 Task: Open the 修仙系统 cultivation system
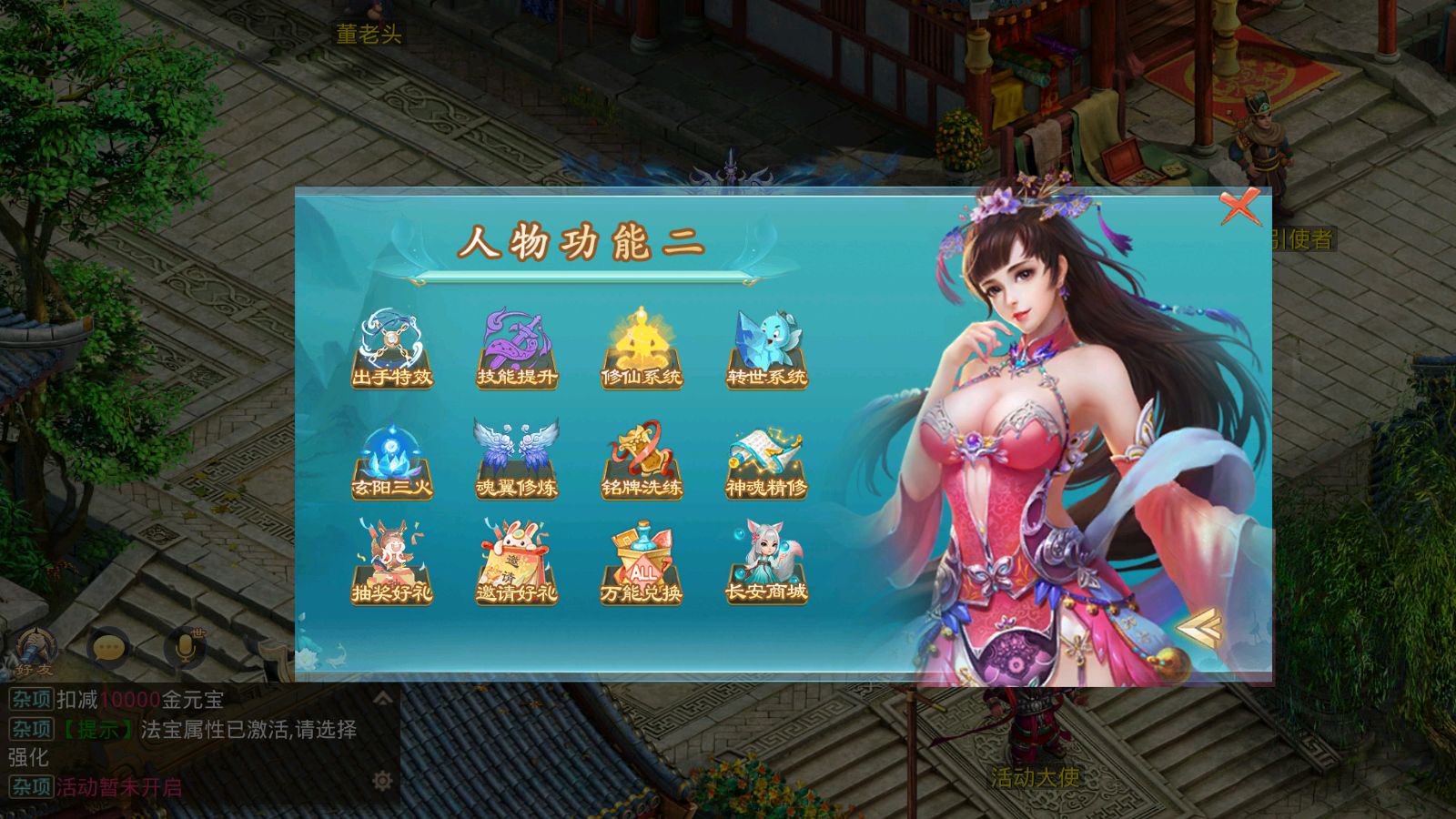(642, 349)
